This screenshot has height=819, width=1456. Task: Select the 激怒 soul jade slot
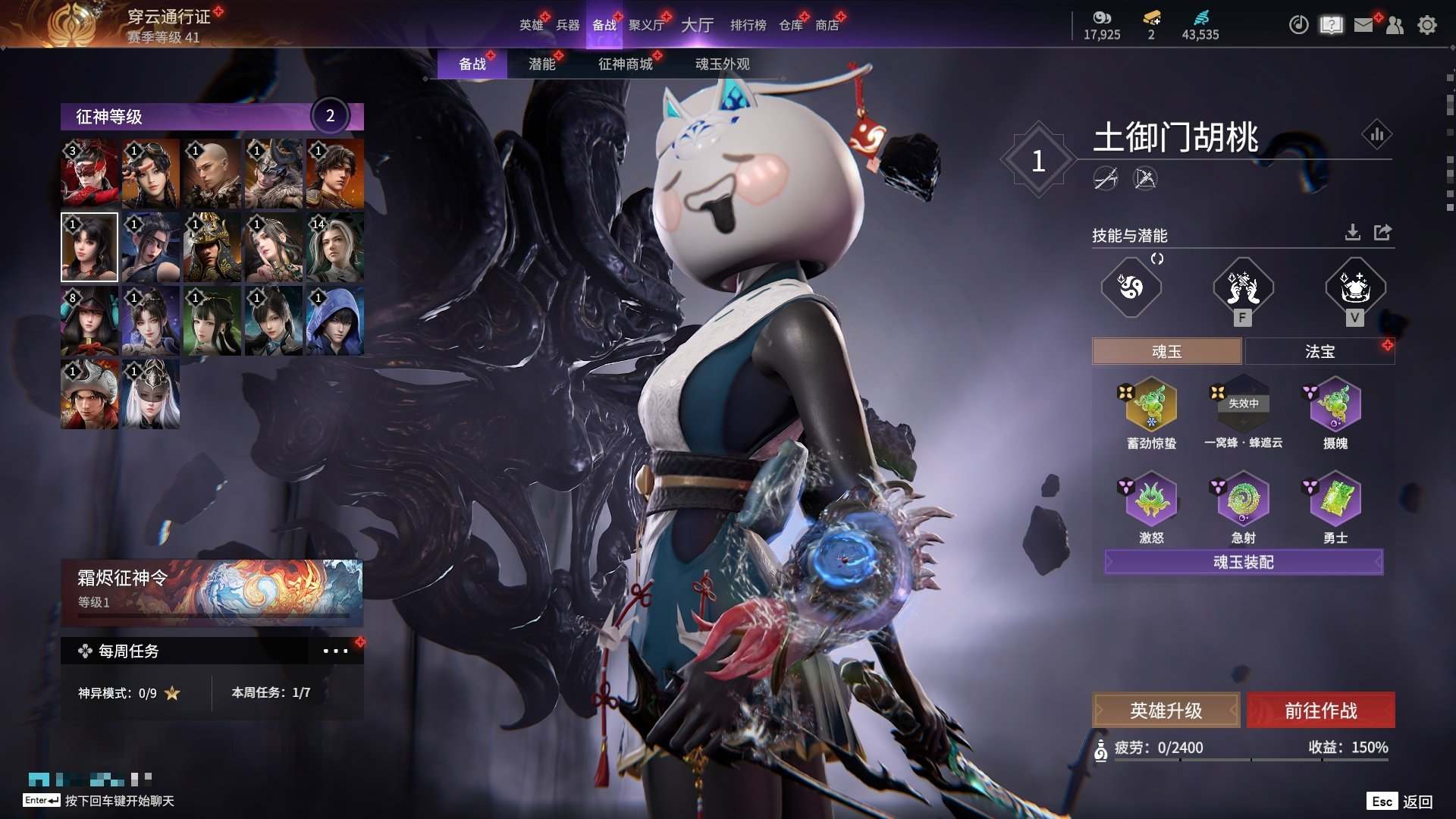point(1151,499)
